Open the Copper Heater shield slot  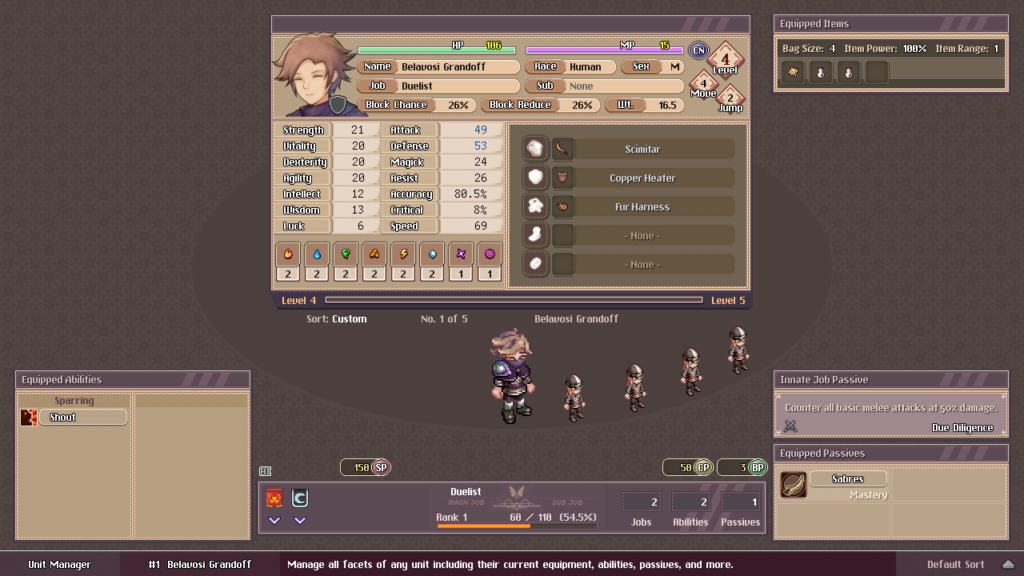click(x=642, y=178)
